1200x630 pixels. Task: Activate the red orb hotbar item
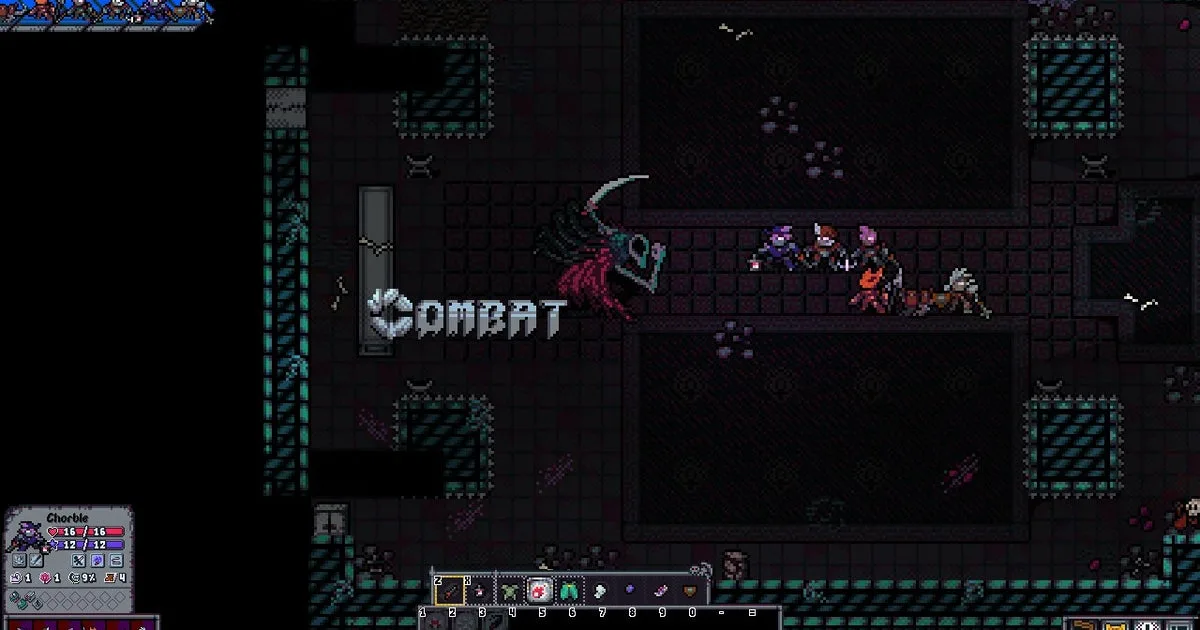click(540, 591)
